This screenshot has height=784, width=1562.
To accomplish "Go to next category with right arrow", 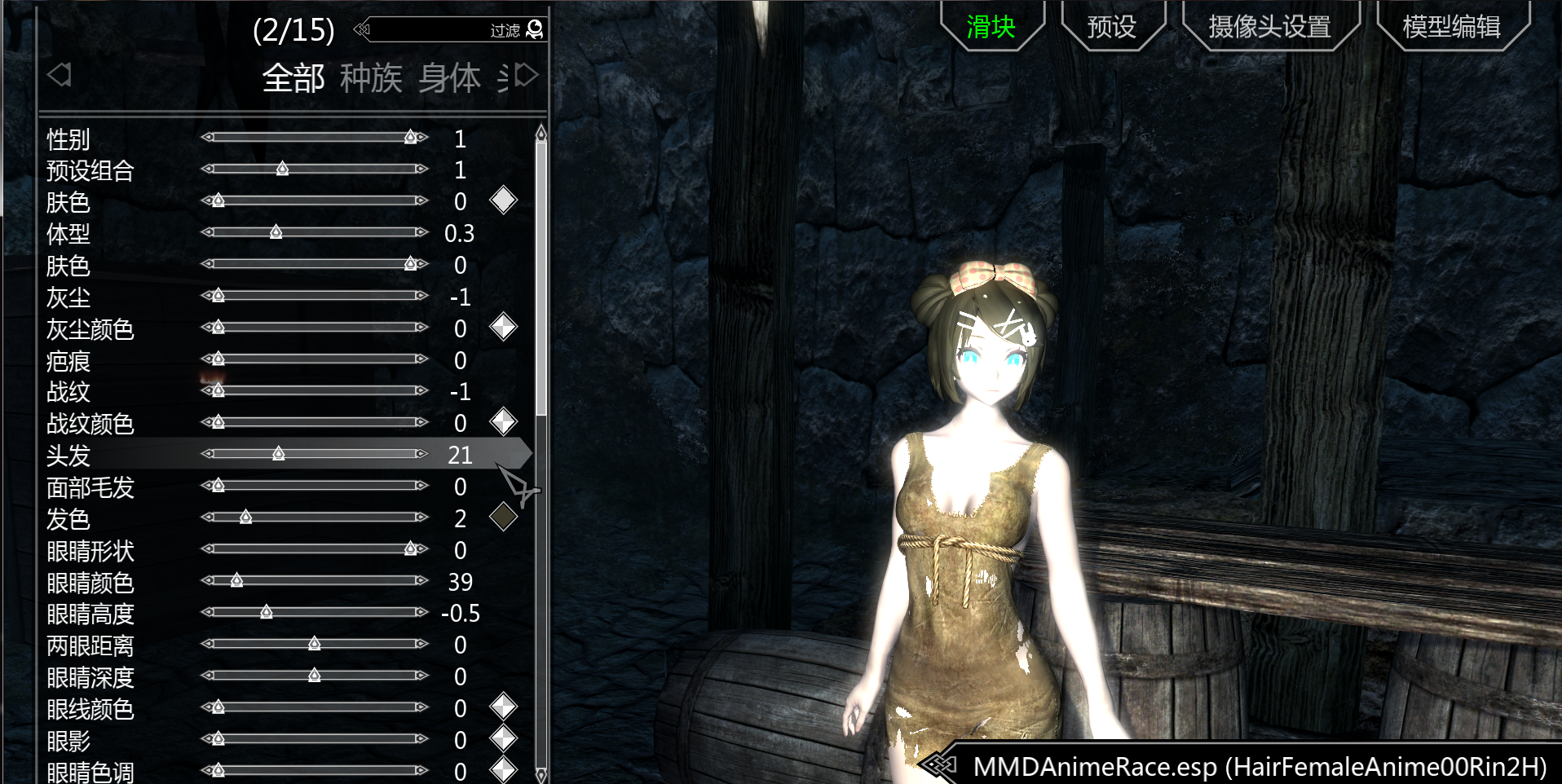I will pyautogui.click(x=527, y=76).
